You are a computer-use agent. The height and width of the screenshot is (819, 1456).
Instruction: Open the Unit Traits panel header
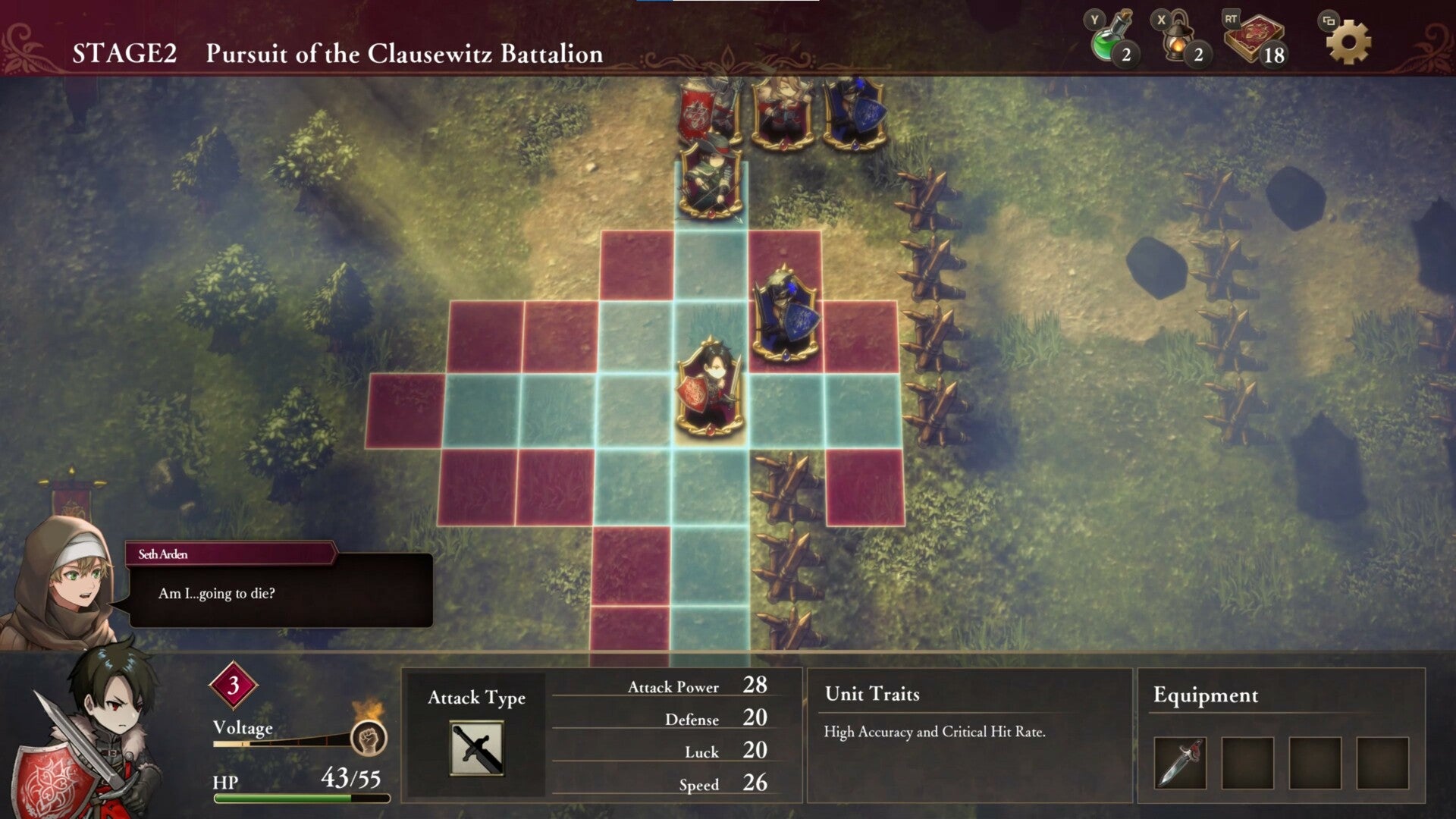pyautogui.click(x=872, y=694)
